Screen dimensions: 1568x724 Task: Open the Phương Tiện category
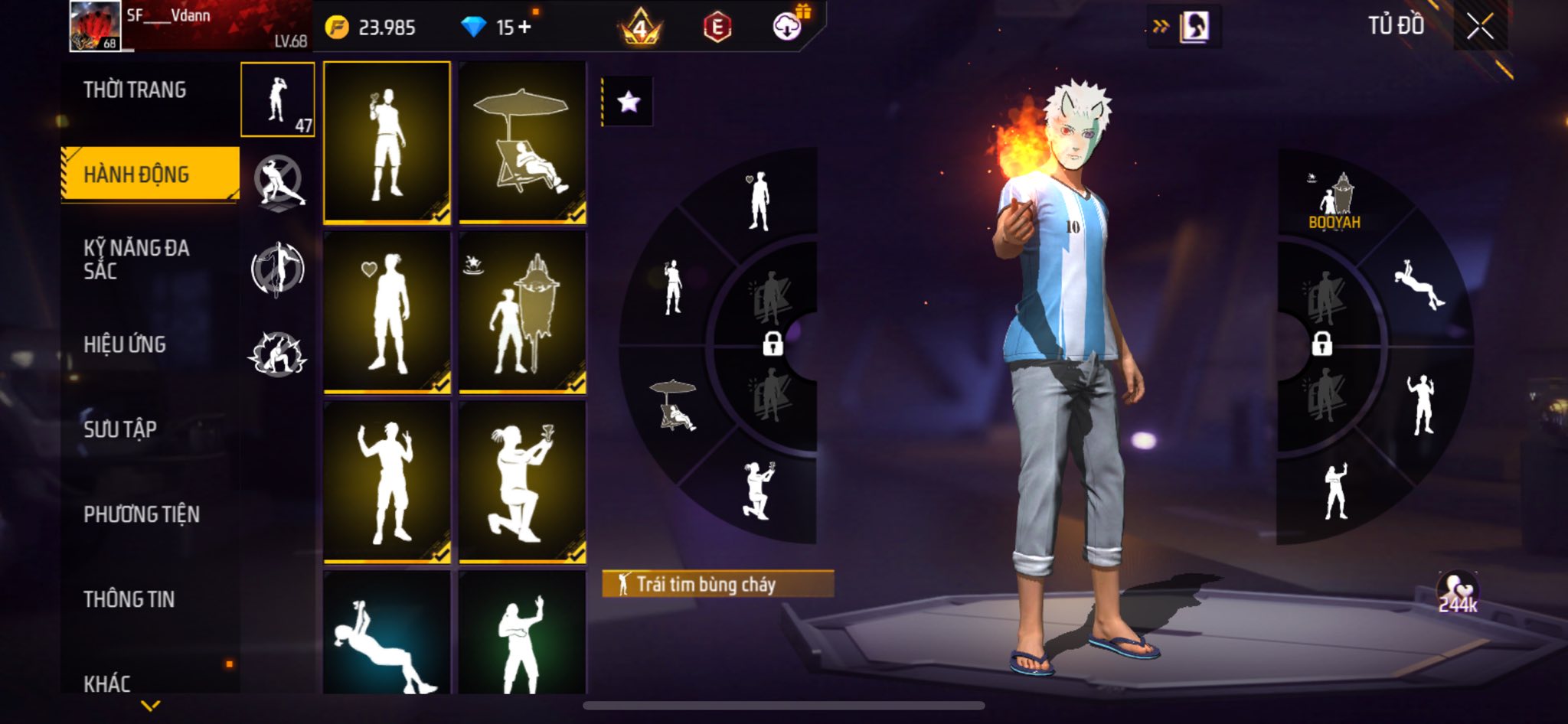click(142, 514)
